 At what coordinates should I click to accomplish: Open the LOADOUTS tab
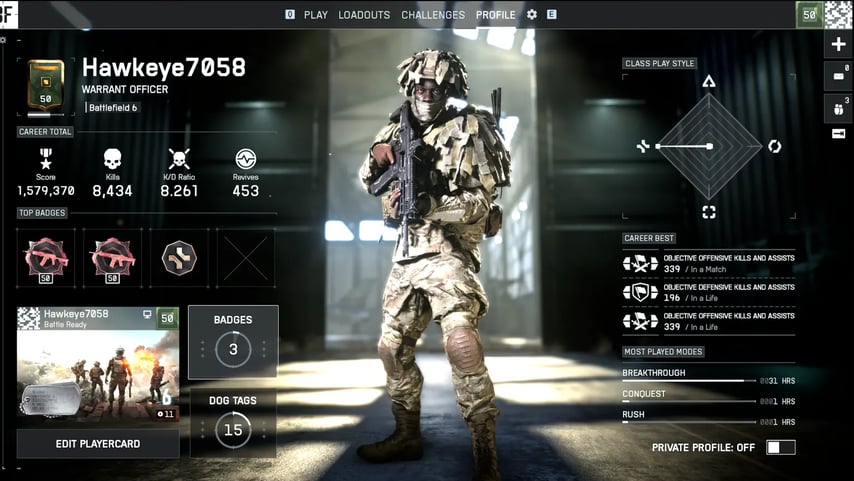tap(364, 15)
